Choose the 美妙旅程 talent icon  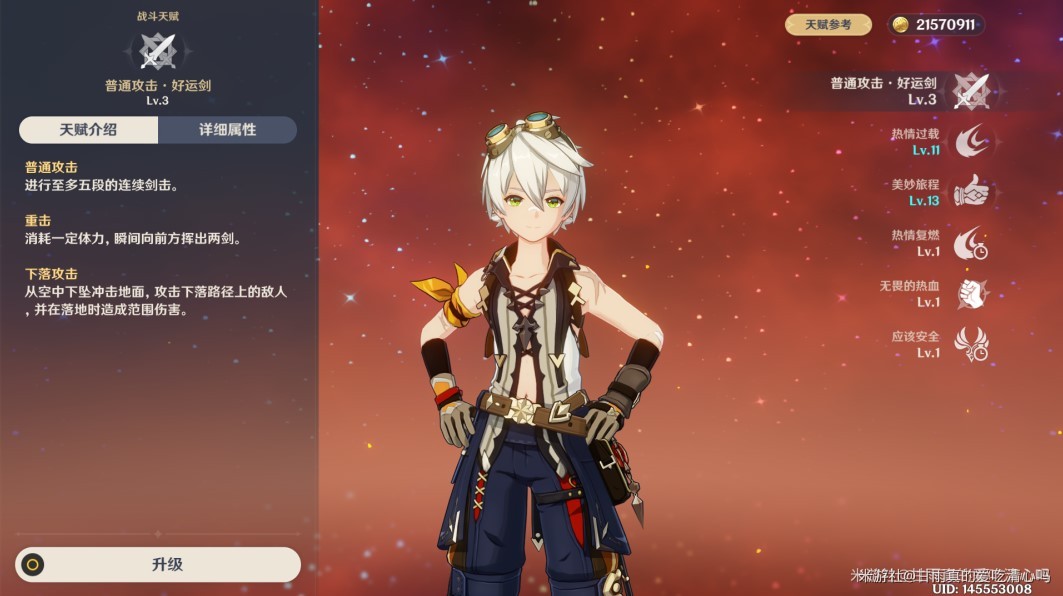click(x=970, y=192)
